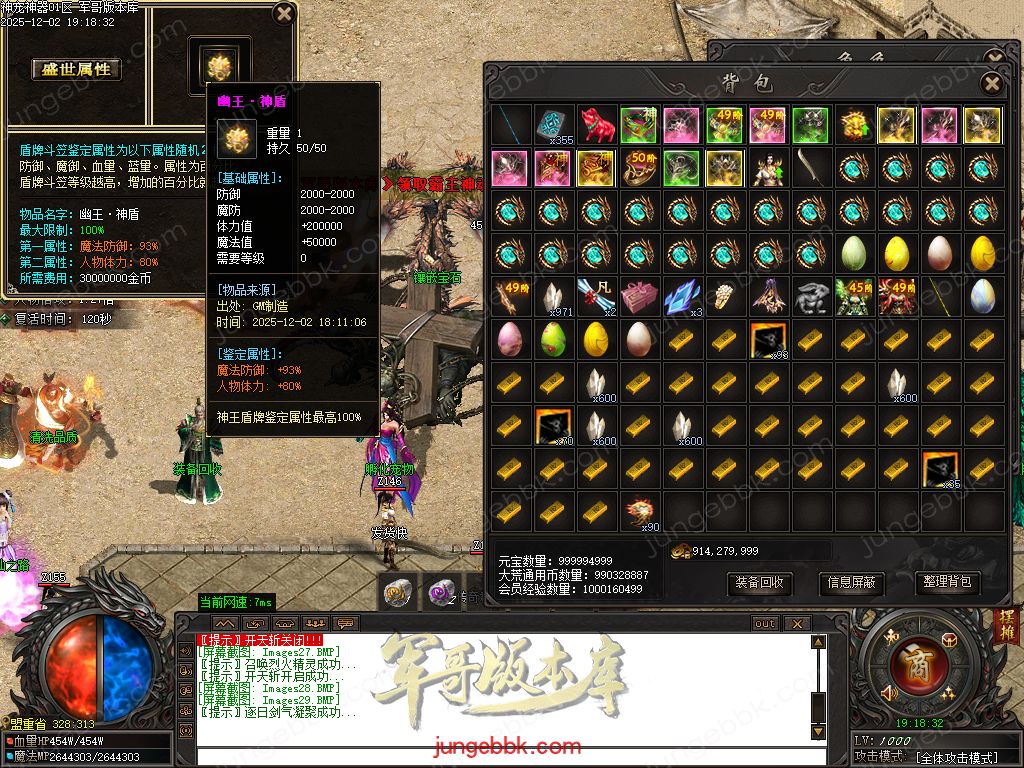
Task: Click the 装备回收 button in the backpack
Action: (759, 582)
